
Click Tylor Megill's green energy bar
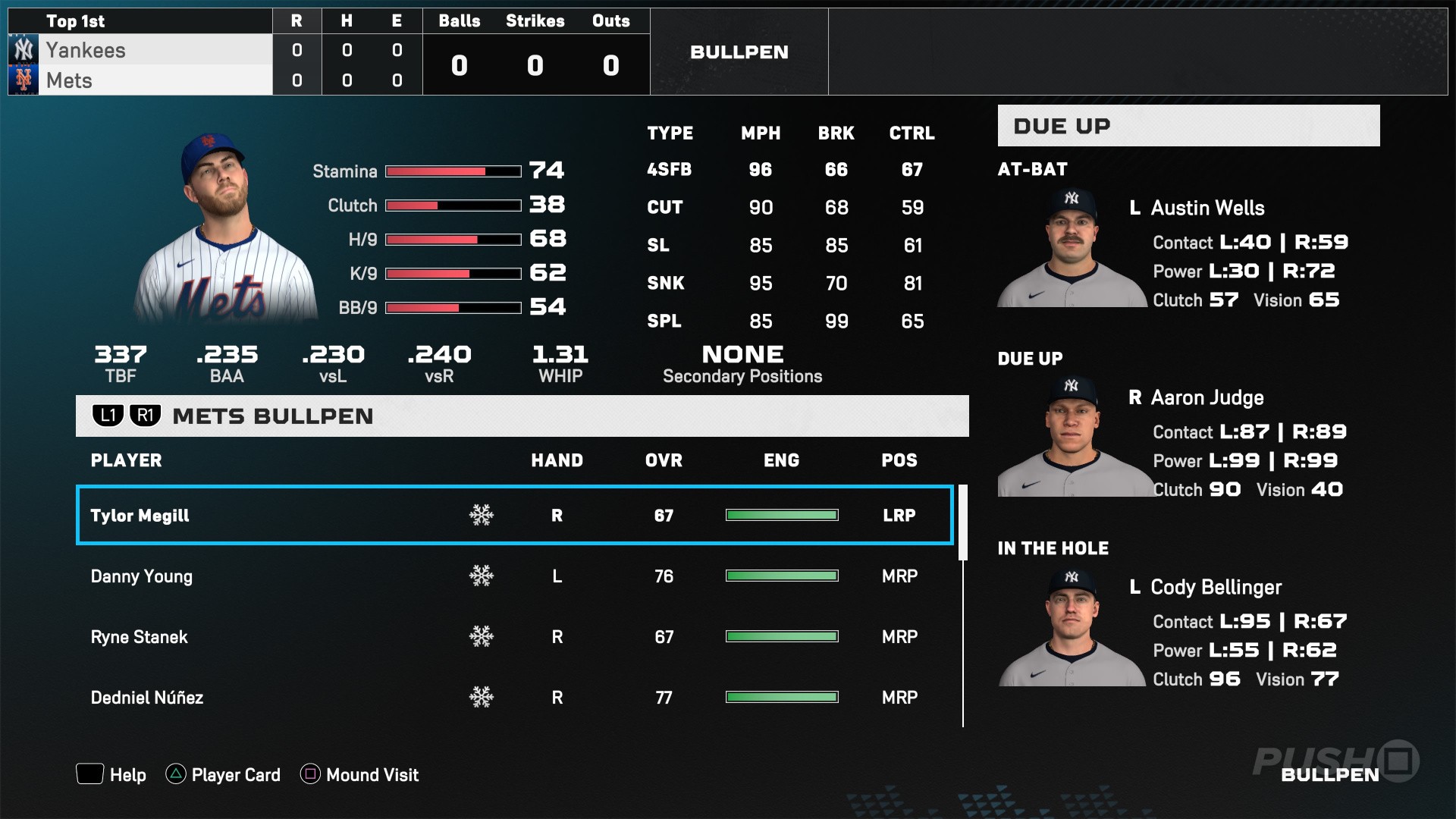pos(782,515)
